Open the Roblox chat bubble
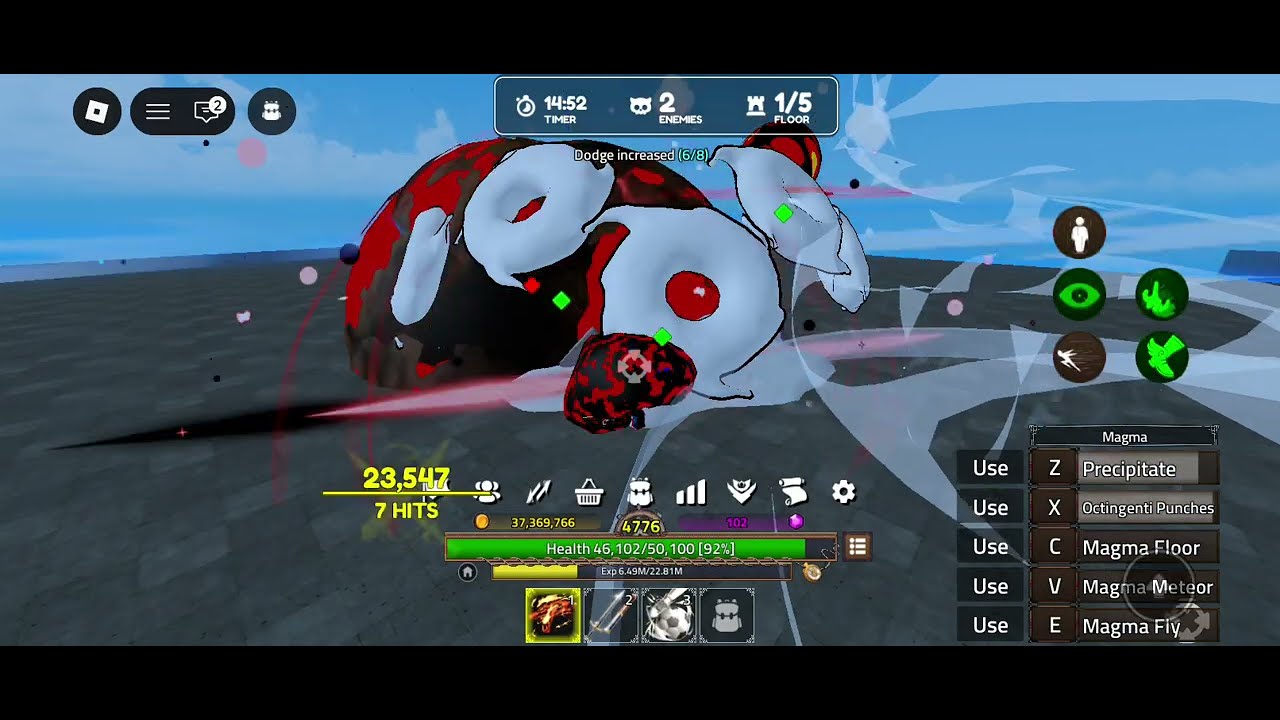1280x720 pixels. coord(208,111)
